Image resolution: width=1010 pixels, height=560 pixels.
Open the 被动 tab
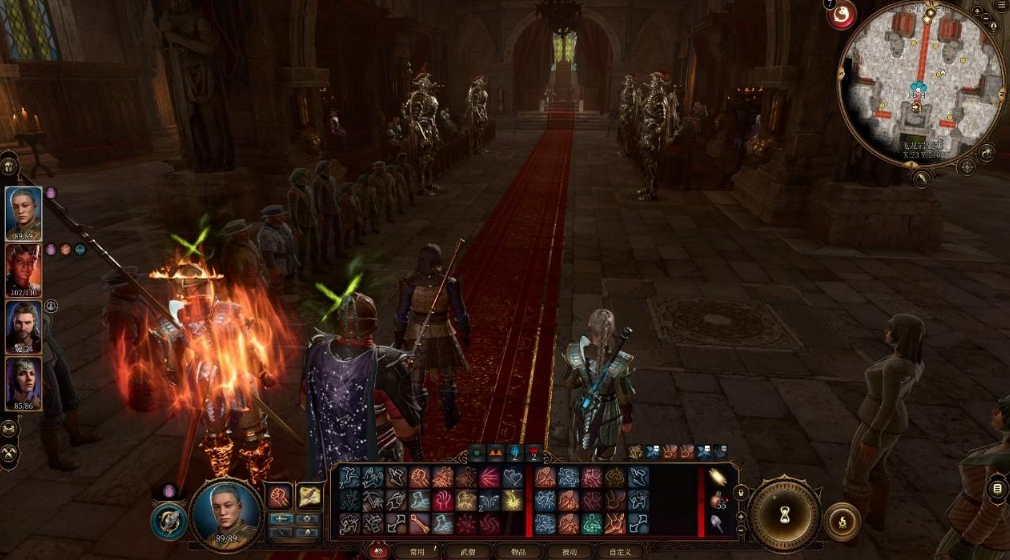(x=569, y=551)
